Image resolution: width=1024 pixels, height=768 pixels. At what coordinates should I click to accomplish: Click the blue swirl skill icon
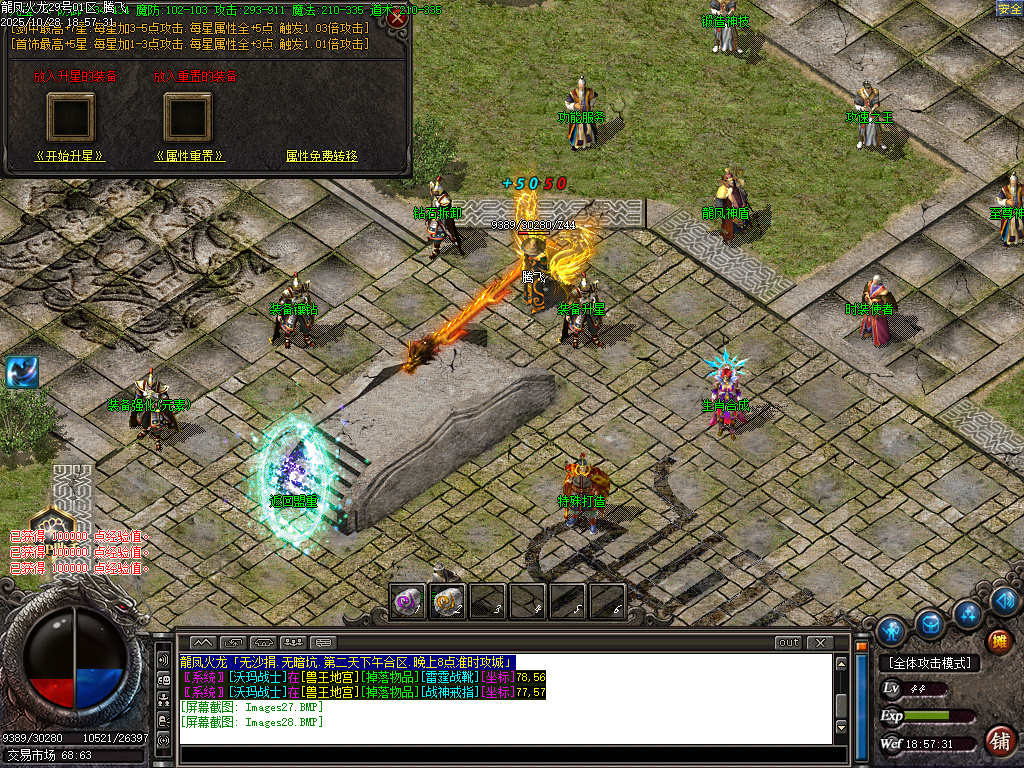[x=21, y=372]
